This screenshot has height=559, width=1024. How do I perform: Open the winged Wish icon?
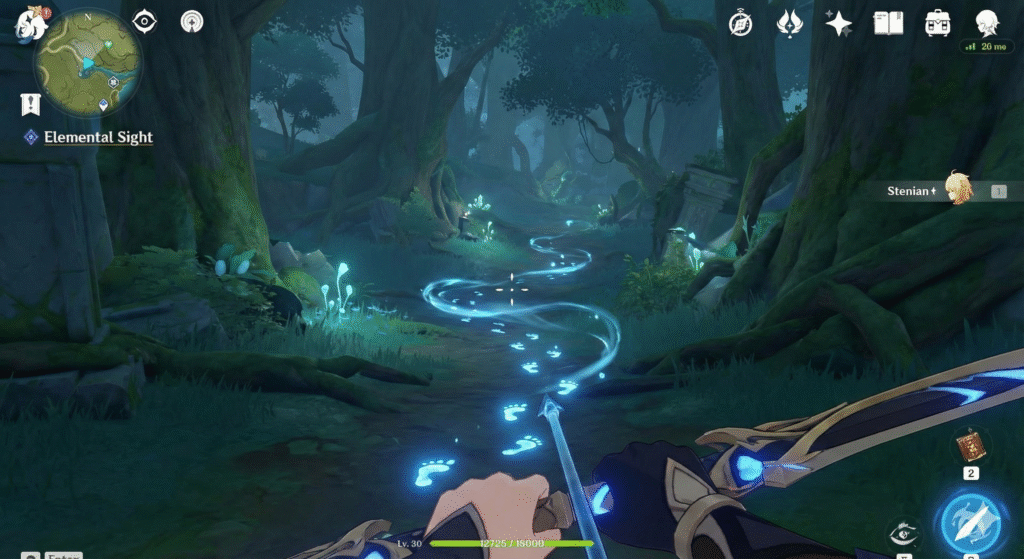(x=790, y=23)
